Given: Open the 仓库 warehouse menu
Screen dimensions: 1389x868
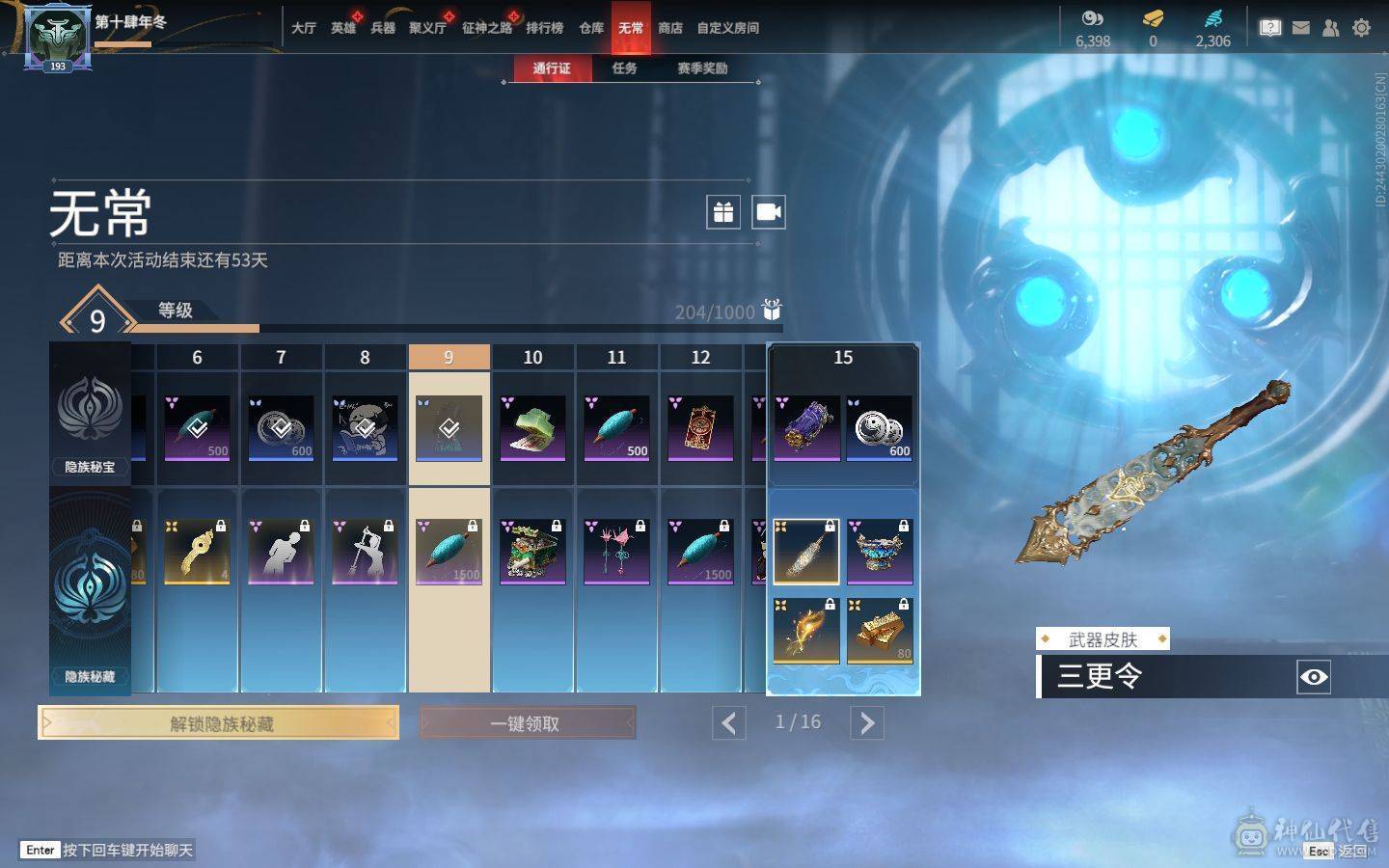Looking at the screenshot, I should tap(591, 28).
